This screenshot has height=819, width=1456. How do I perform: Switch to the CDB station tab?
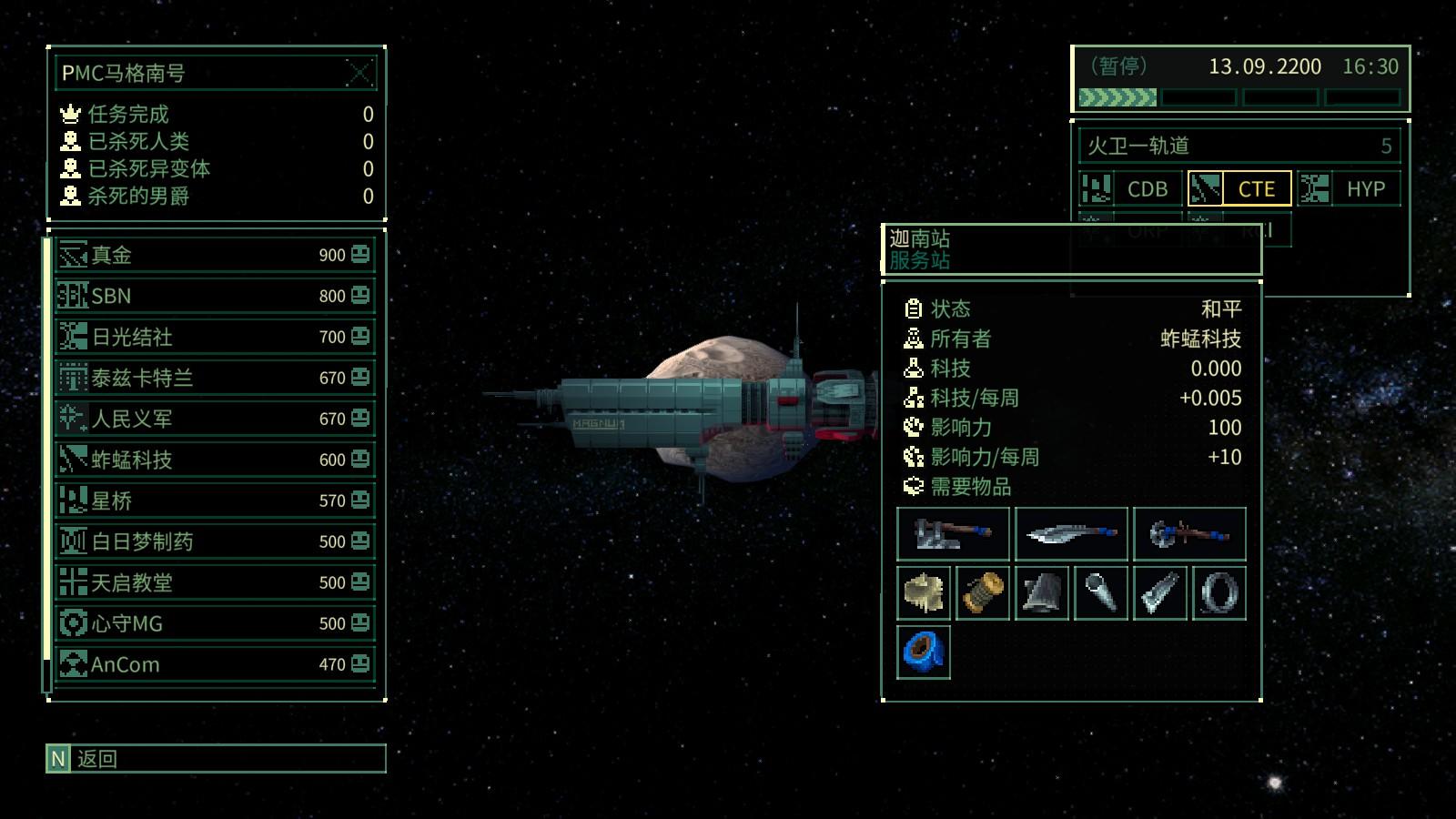tap(1130, 189)
